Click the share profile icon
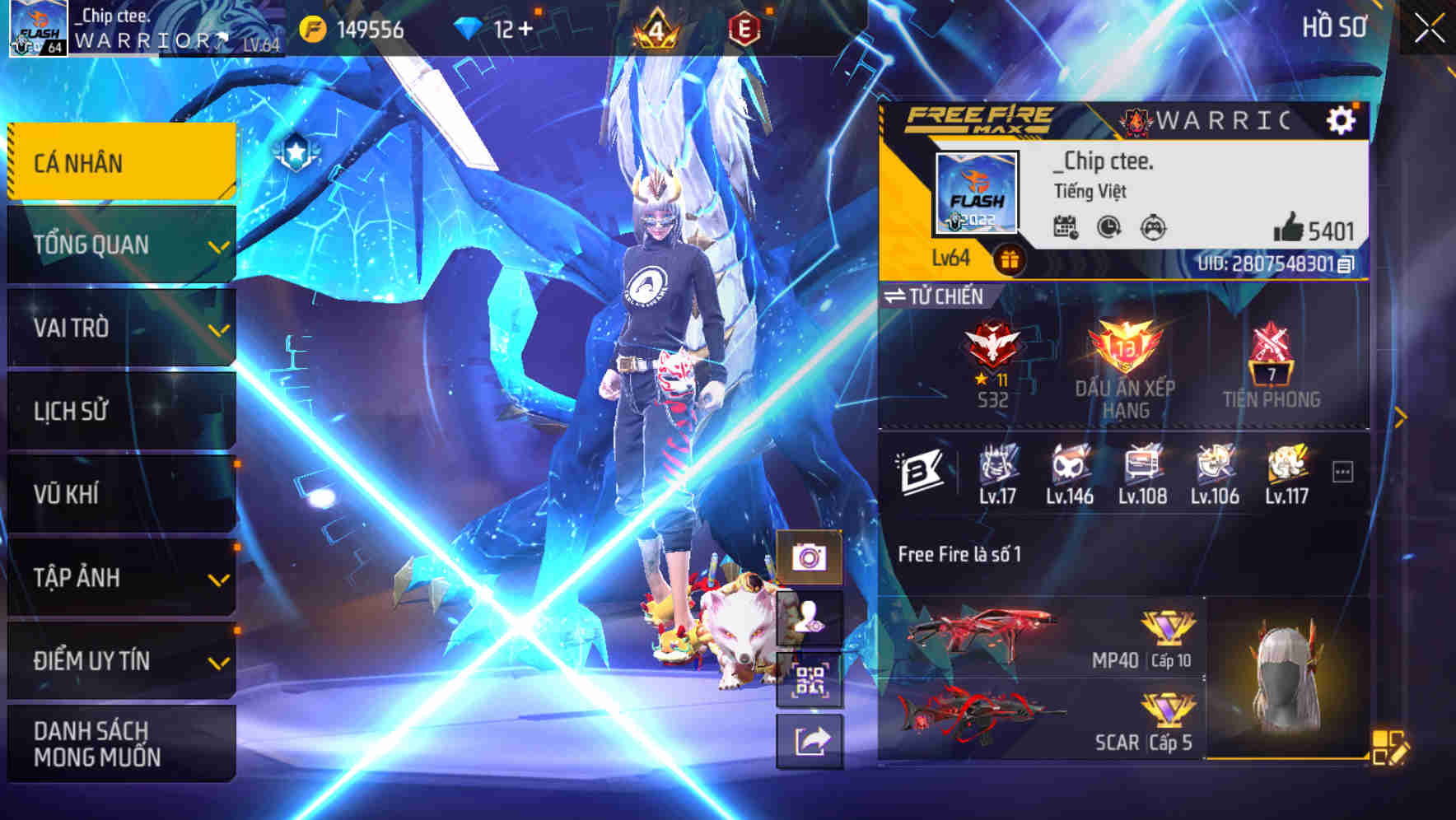This screenshot has width=1456, height=820. [810, 740]
